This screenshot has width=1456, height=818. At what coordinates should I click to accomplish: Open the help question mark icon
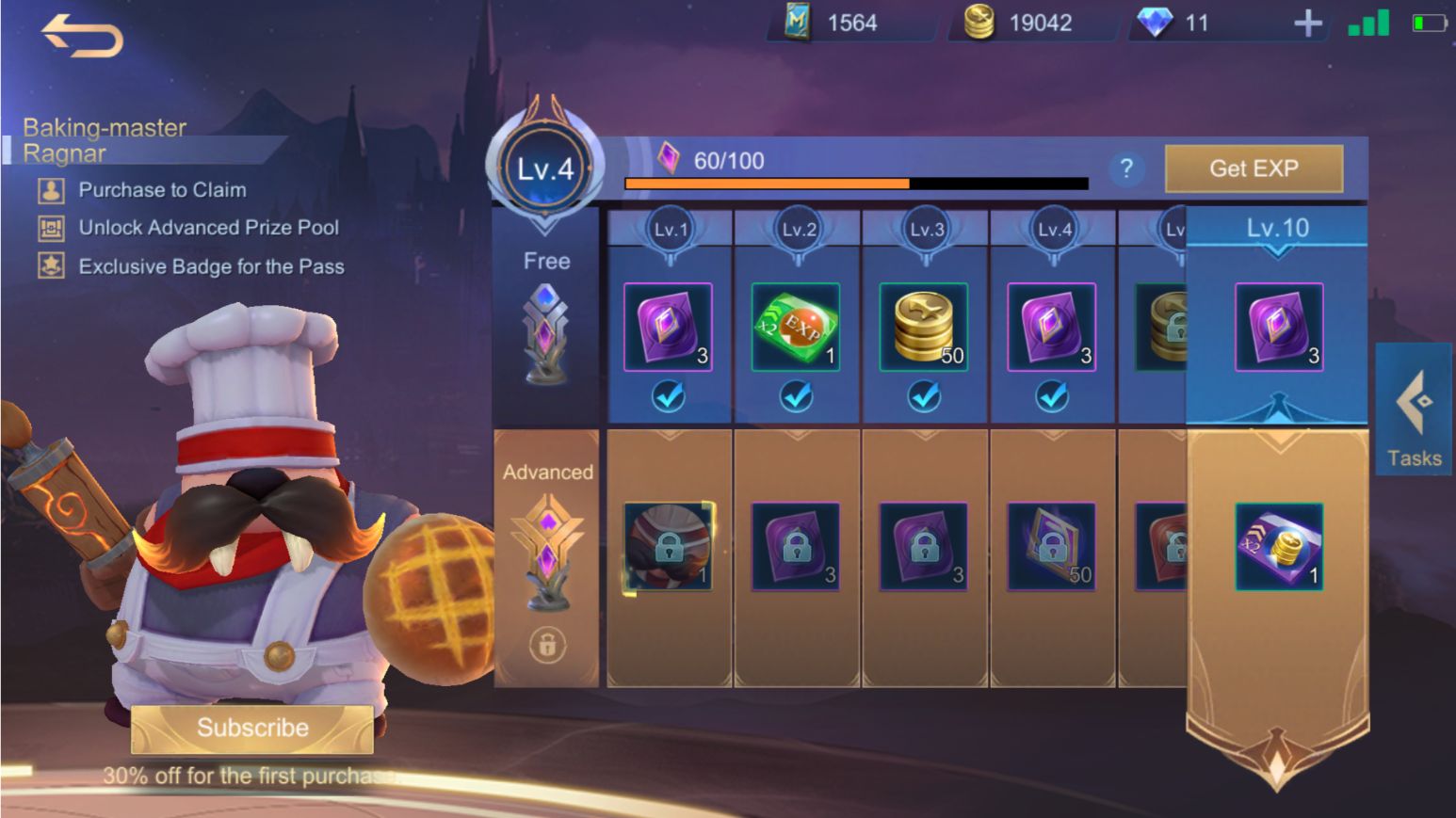1126,168
